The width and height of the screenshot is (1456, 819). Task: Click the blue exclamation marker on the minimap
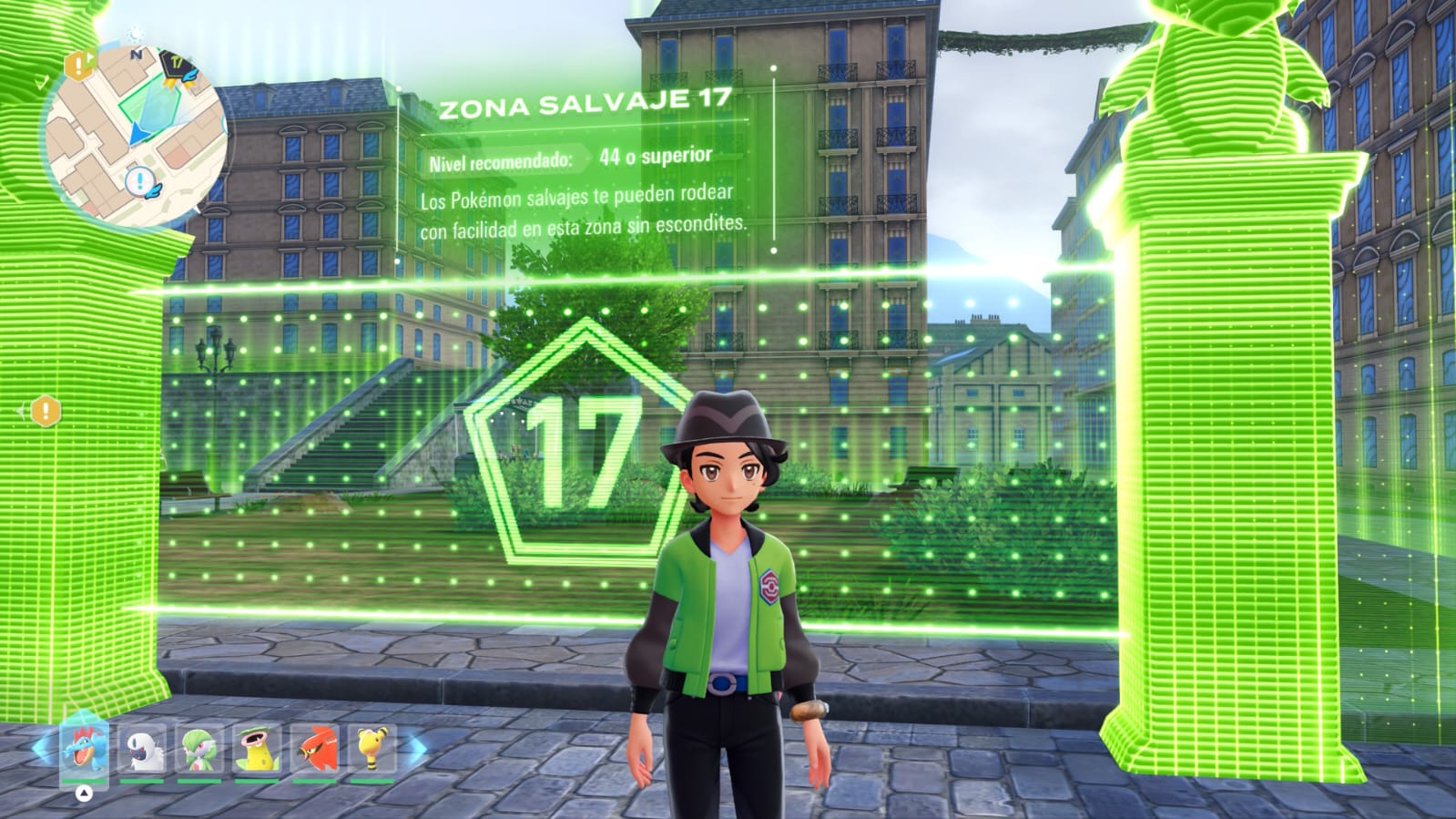click(140, 181)
